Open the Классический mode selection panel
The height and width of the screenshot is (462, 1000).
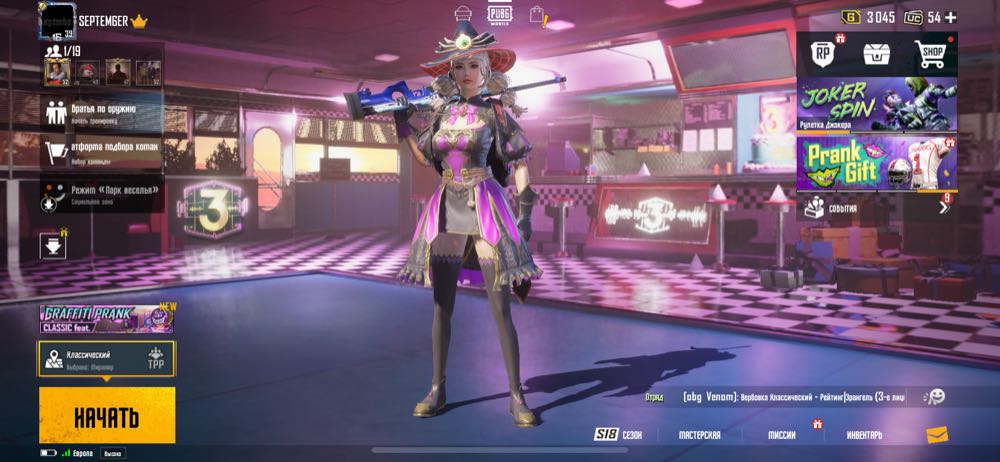pyautogui.click(x=106, y=359)
